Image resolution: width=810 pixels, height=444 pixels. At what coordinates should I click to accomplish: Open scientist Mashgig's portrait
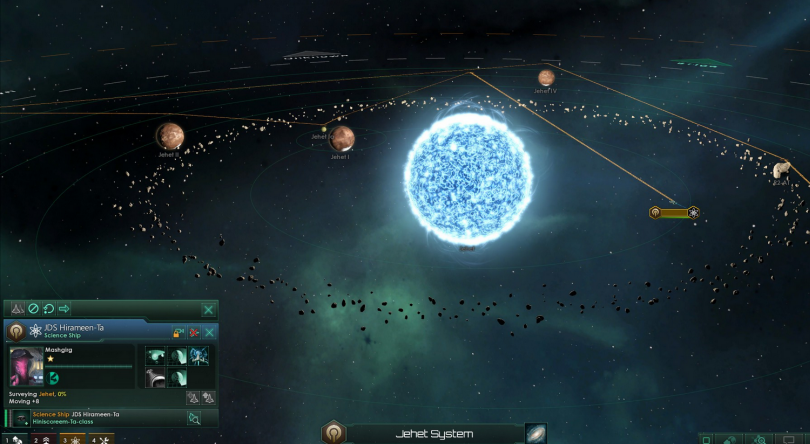(x=26, y=367)
